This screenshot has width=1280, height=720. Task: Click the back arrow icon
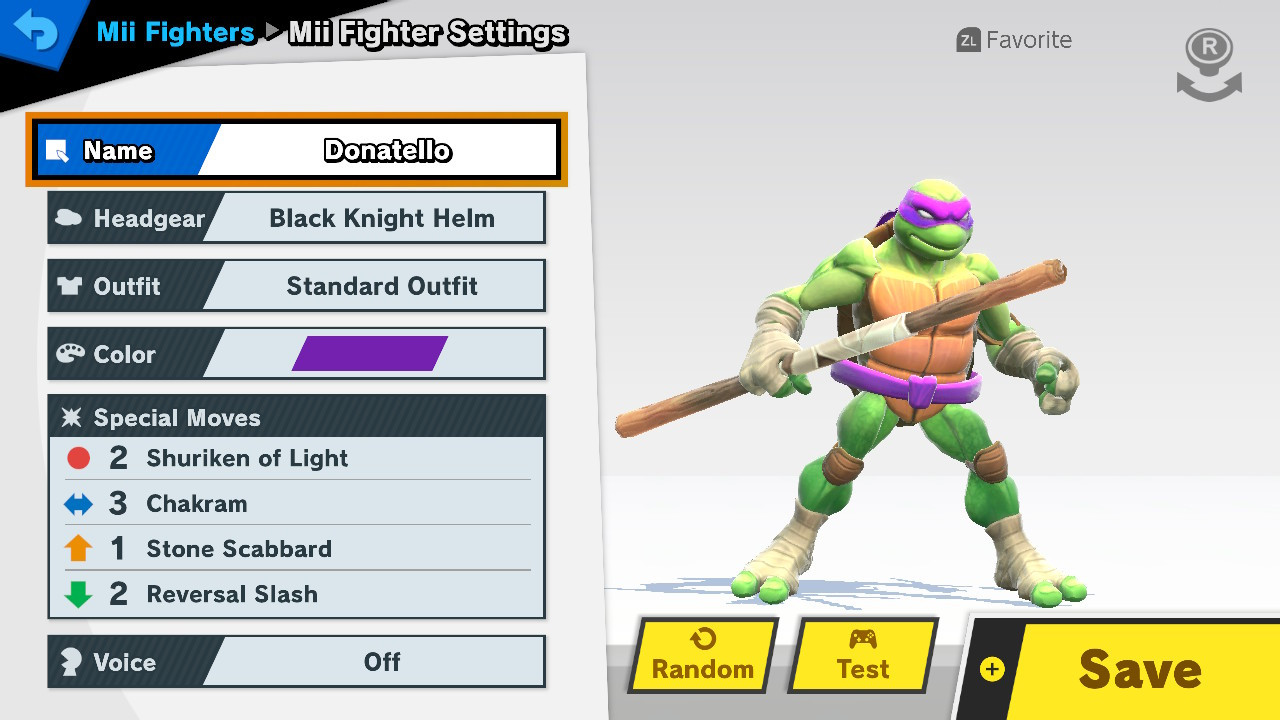[38, 31]
